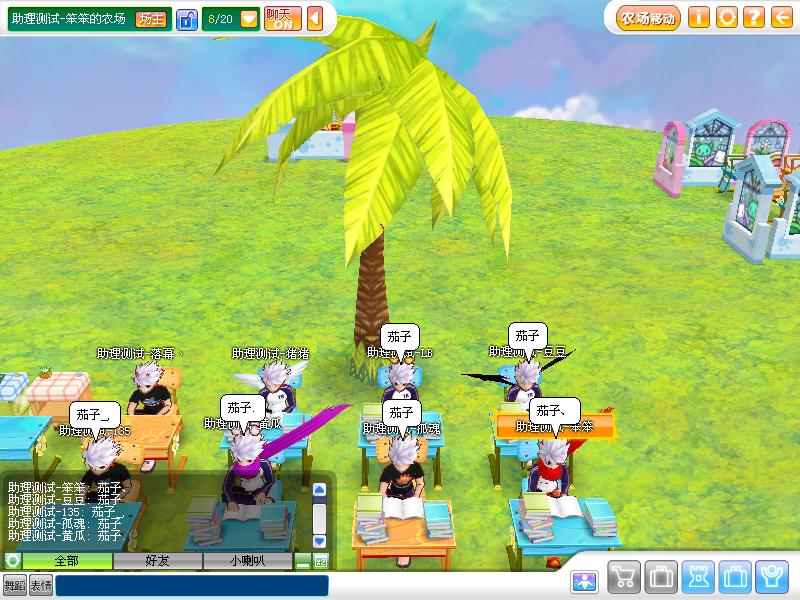This screenshot has width=800, height=600.
Task: Click the 场主 farm owner button
Action: 151,19
